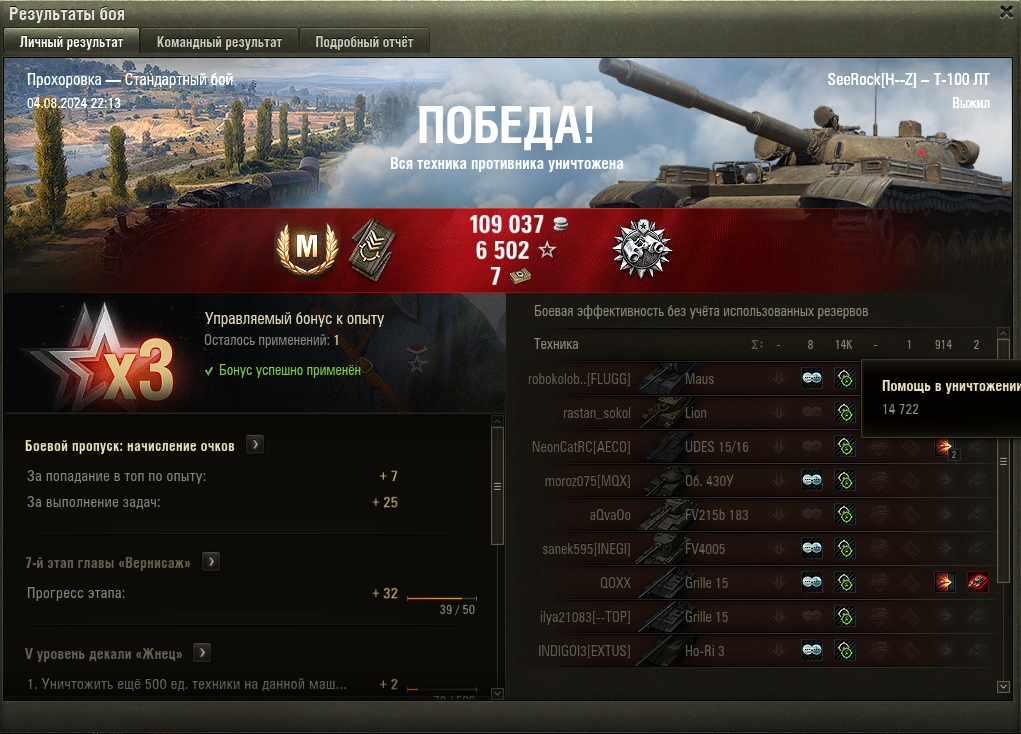This screenshot has height=734, width=1021.
Task: Select the ilya21083 Grille 15 row
Action: point(700,617)
